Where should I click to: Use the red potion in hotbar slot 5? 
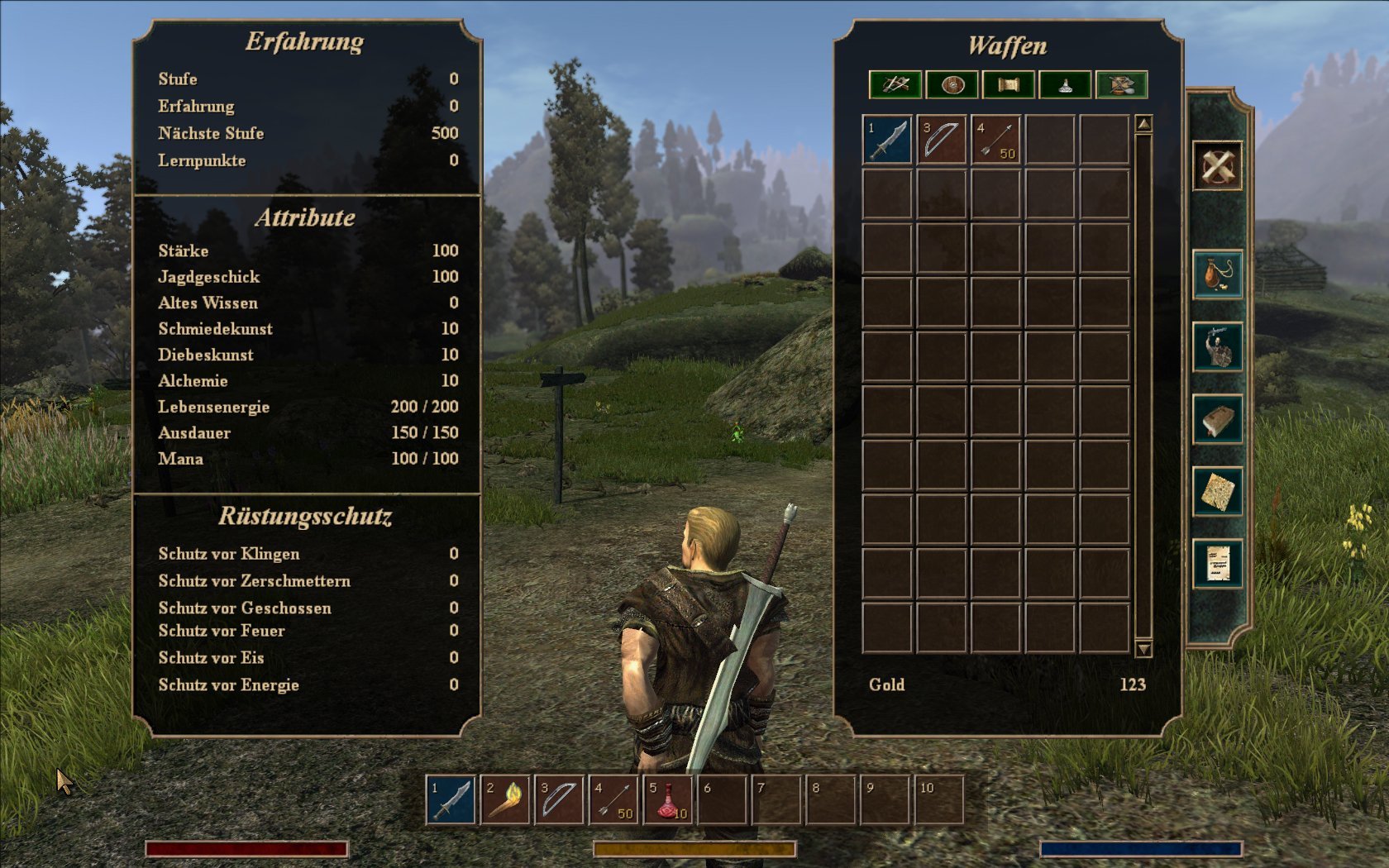coord(668,799)
